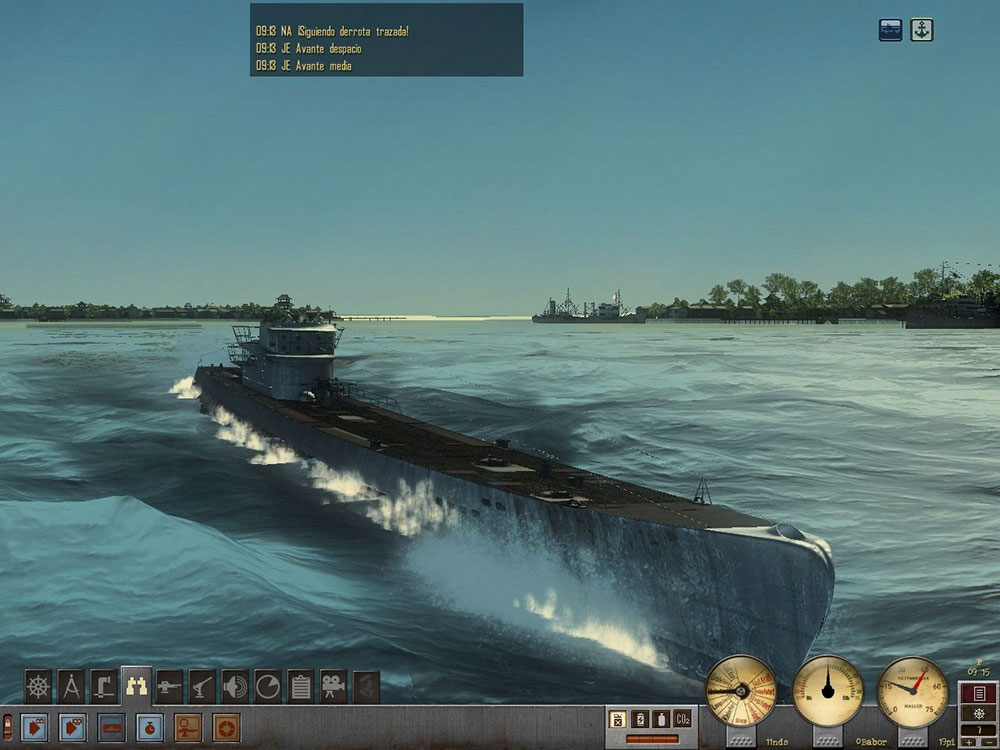Open the red document orders button

(979, 693)
